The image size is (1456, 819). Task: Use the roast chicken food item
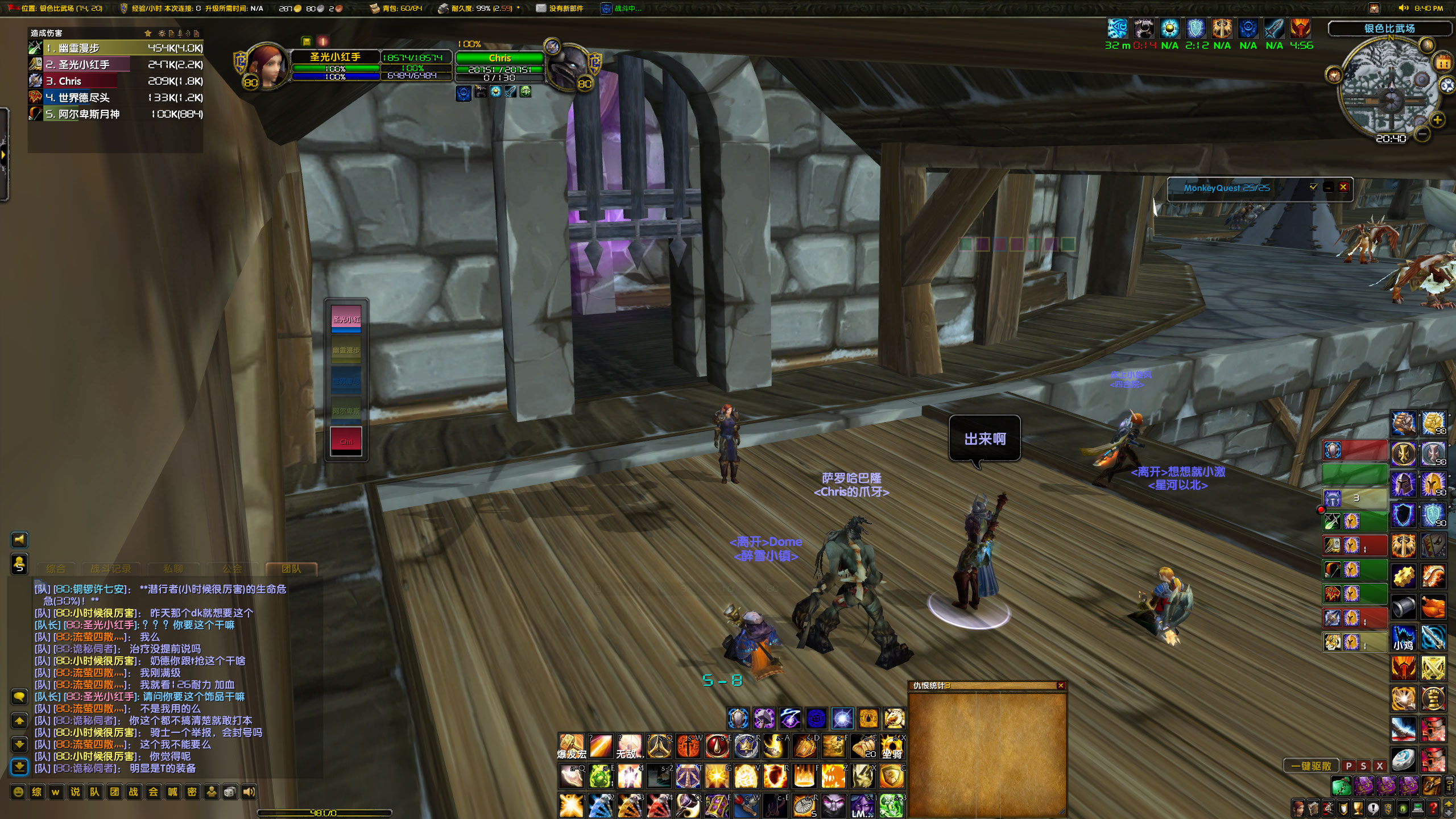tap(1433, 607)
